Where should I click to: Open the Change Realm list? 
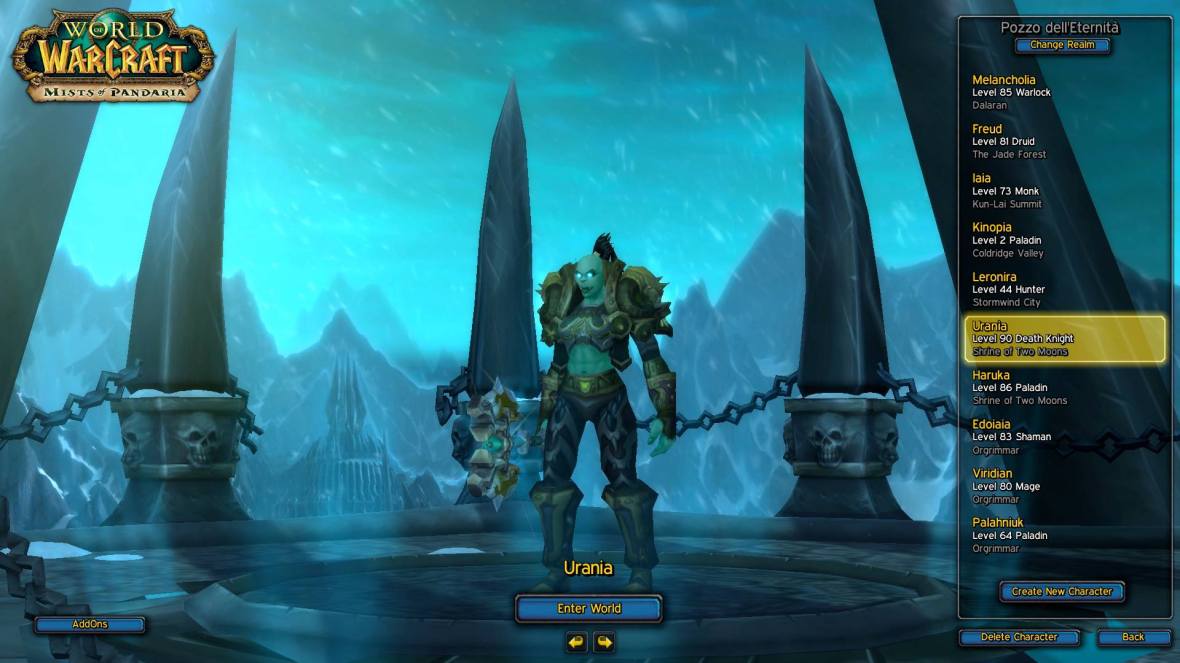(1062, 45)
